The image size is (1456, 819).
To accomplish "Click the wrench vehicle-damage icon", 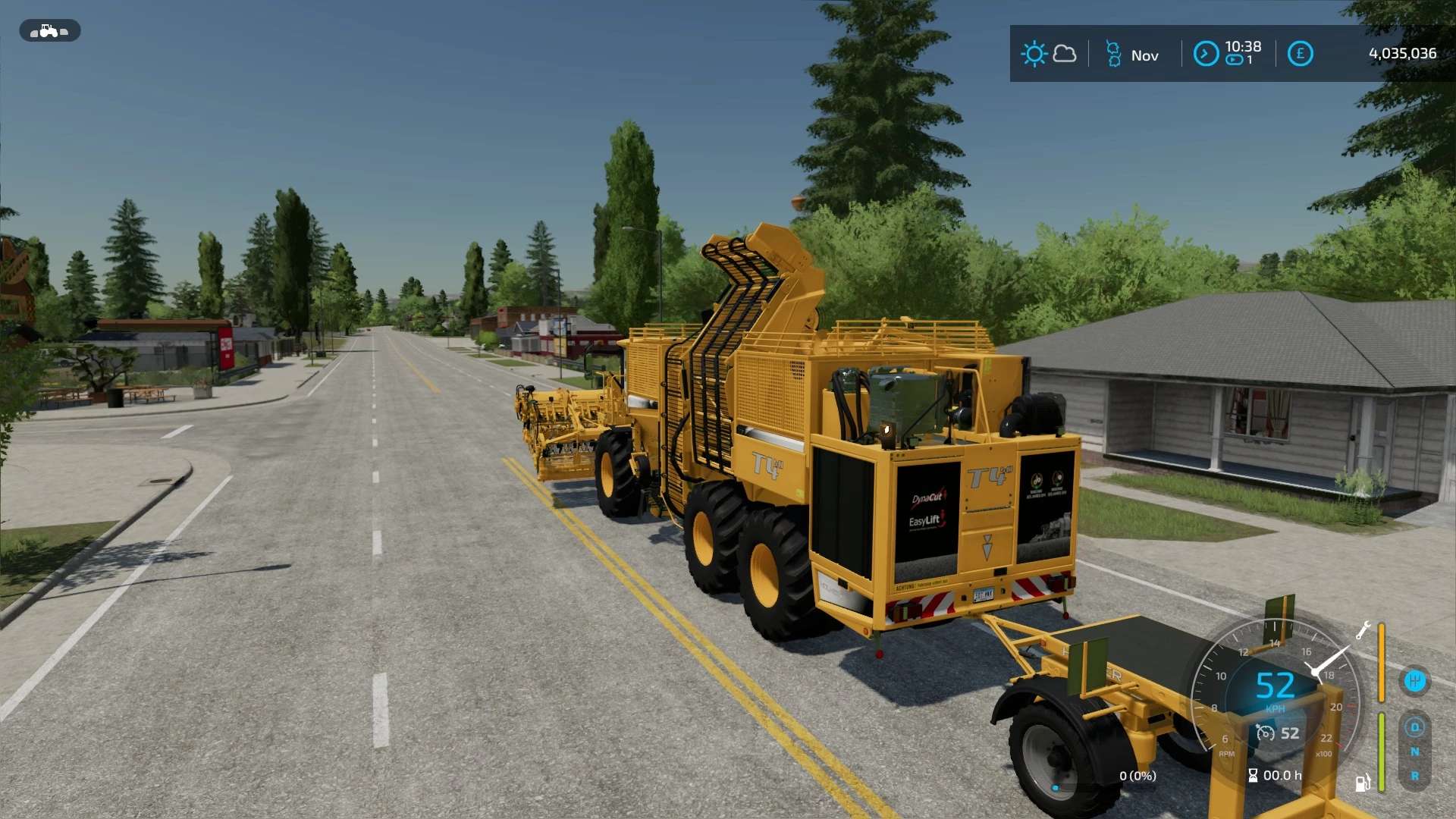I will click(x=1363, y=630).
